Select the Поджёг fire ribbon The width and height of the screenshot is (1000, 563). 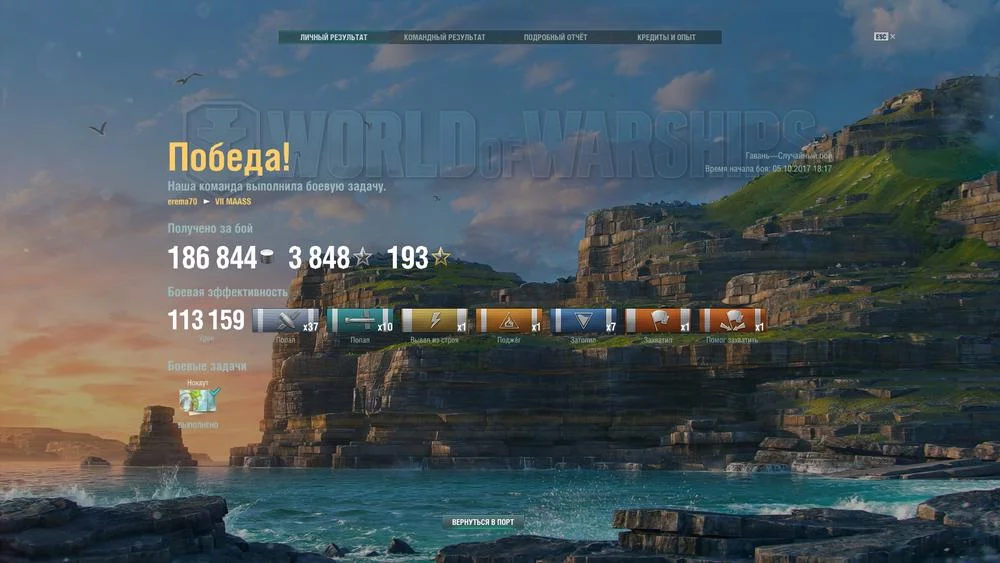tap(509, 321)
